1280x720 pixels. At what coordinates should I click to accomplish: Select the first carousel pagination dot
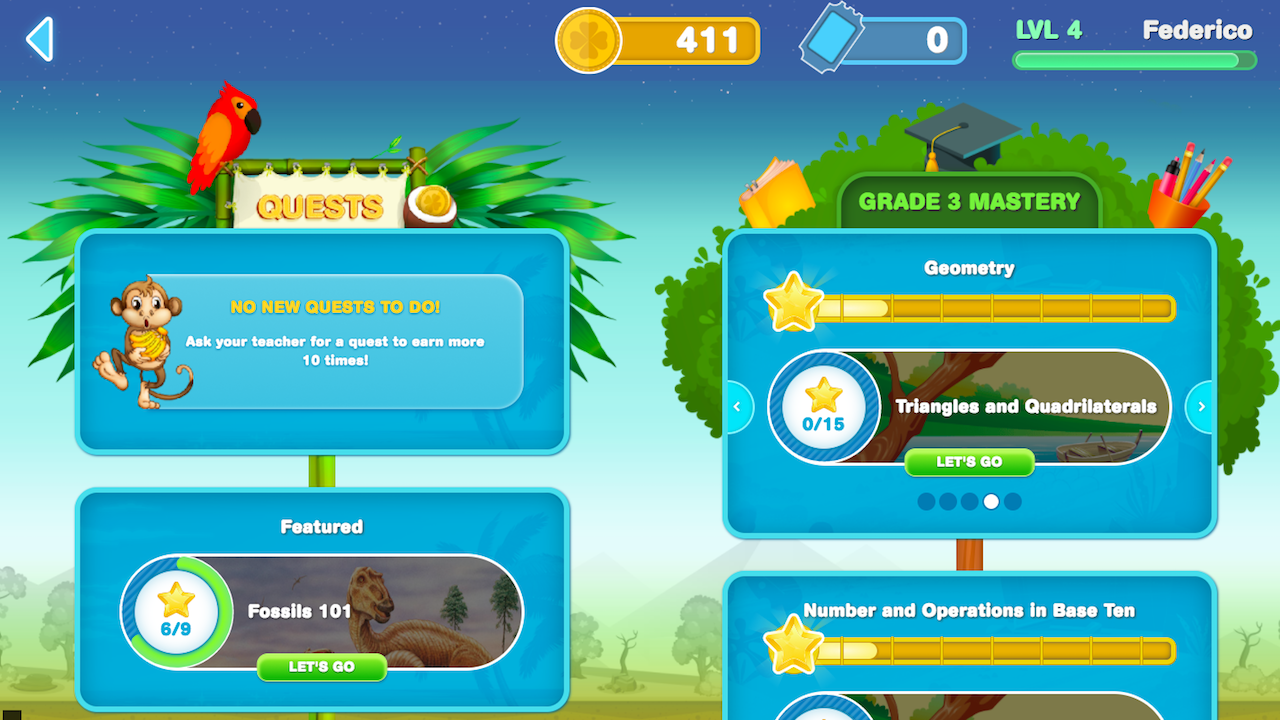click(925, 501)
